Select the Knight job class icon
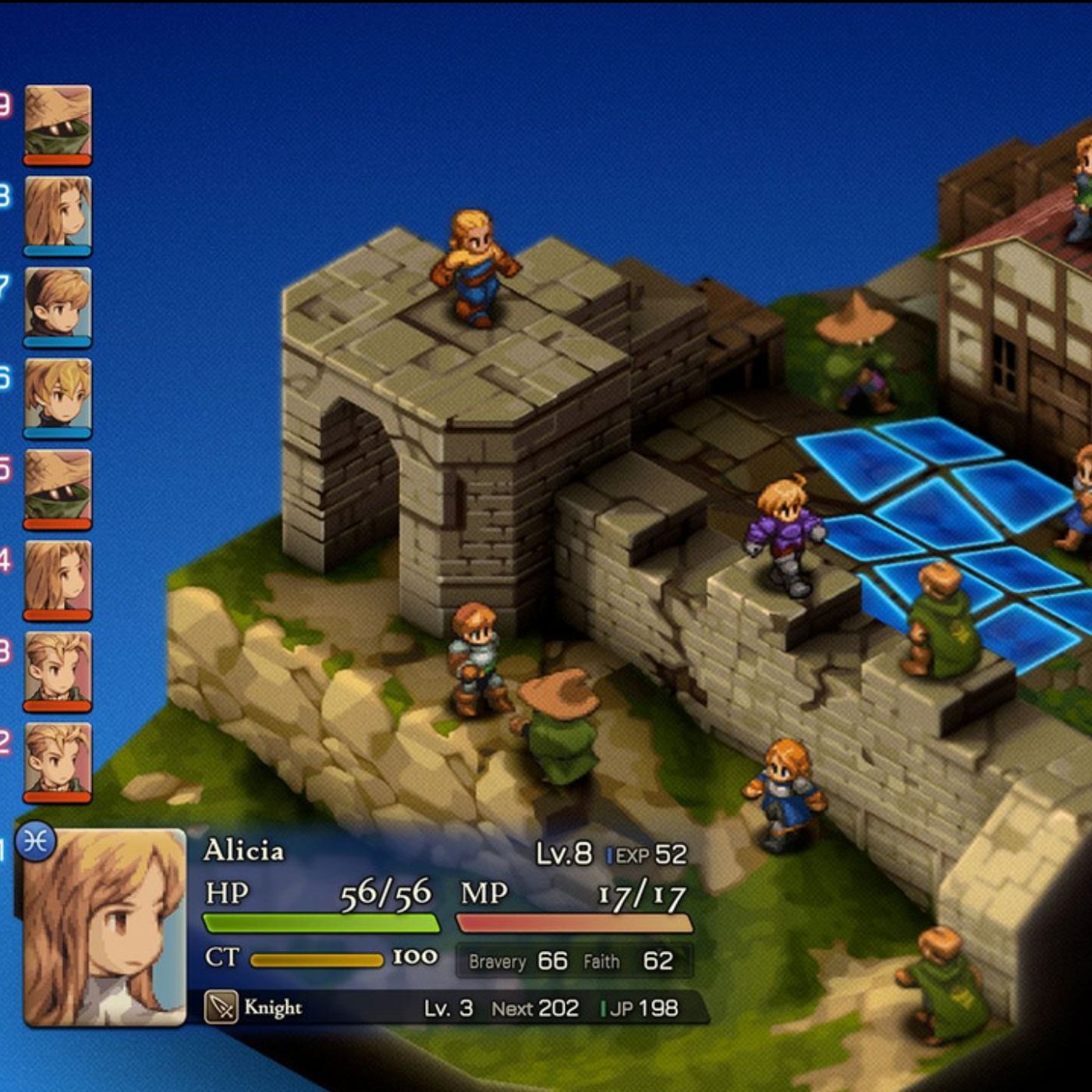 (x=221, y=1008)
